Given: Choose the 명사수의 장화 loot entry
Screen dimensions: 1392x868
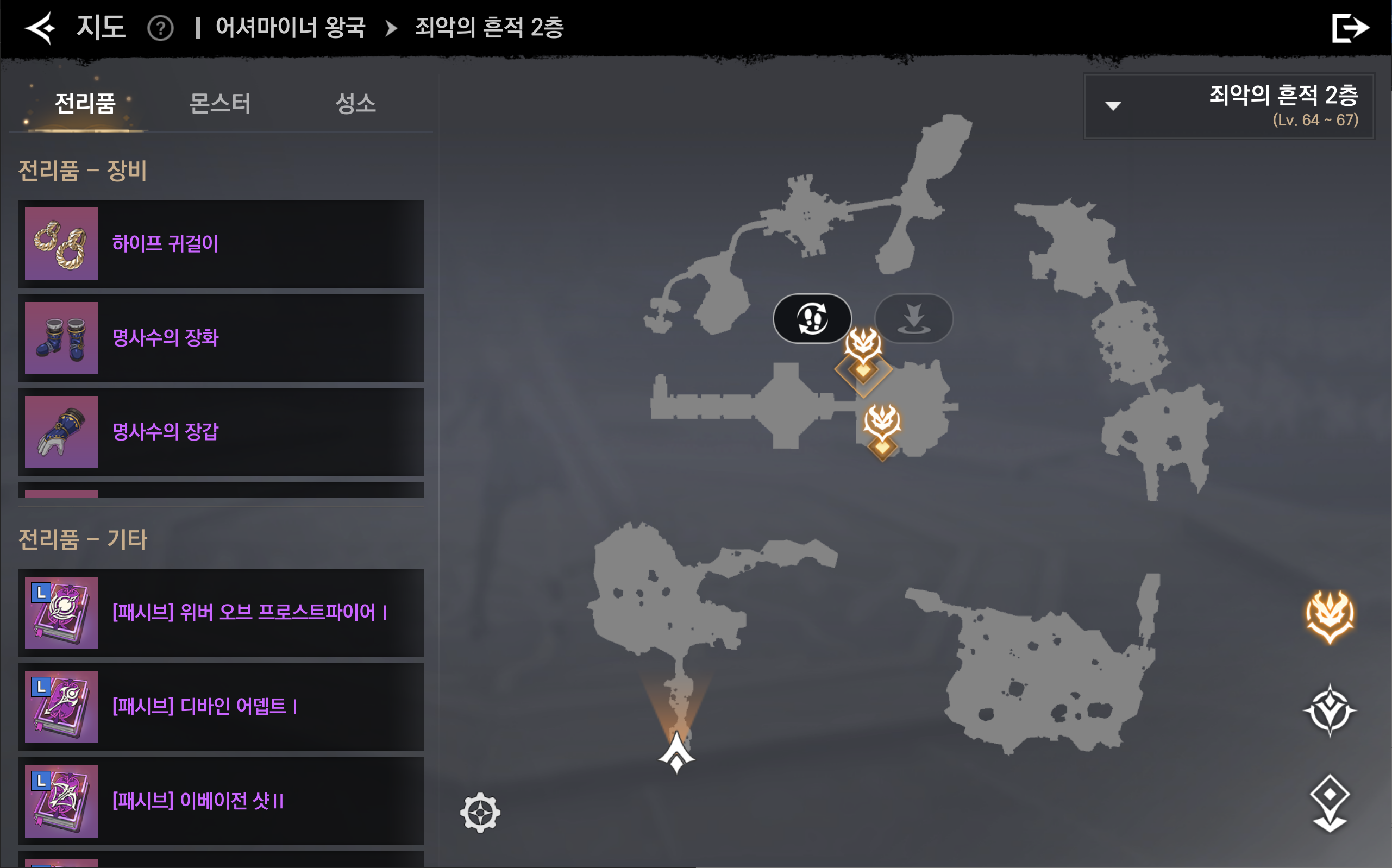Looking at the screenshot, I should pos(221,338).
